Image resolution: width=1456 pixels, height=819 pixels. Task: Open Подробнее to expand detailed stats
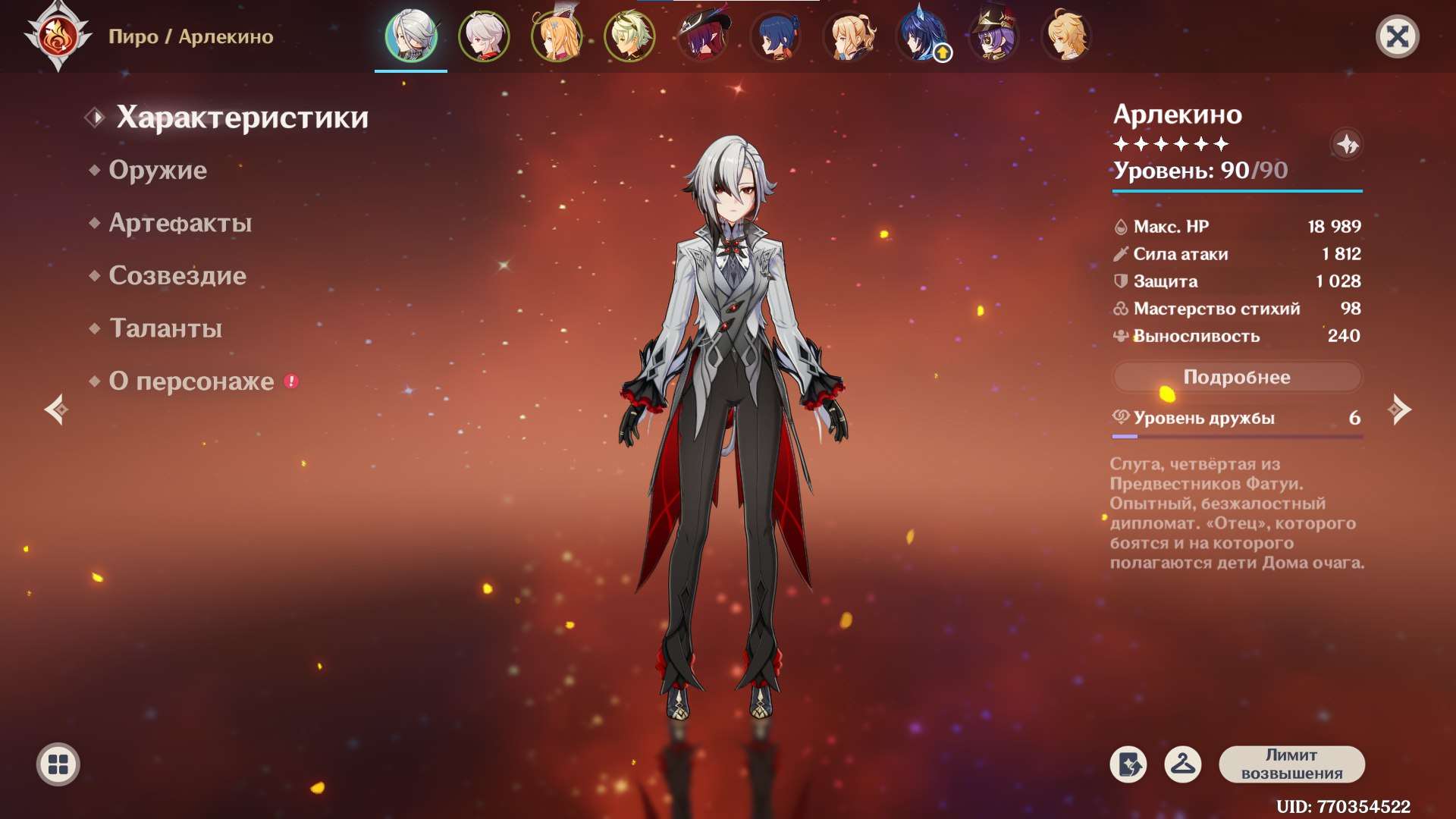click(x=1236, y=377)
